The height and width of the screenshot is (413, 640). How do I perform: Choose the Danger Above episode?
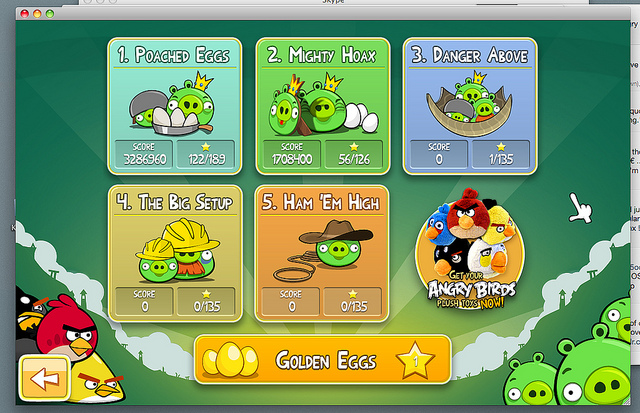[470, 105]
